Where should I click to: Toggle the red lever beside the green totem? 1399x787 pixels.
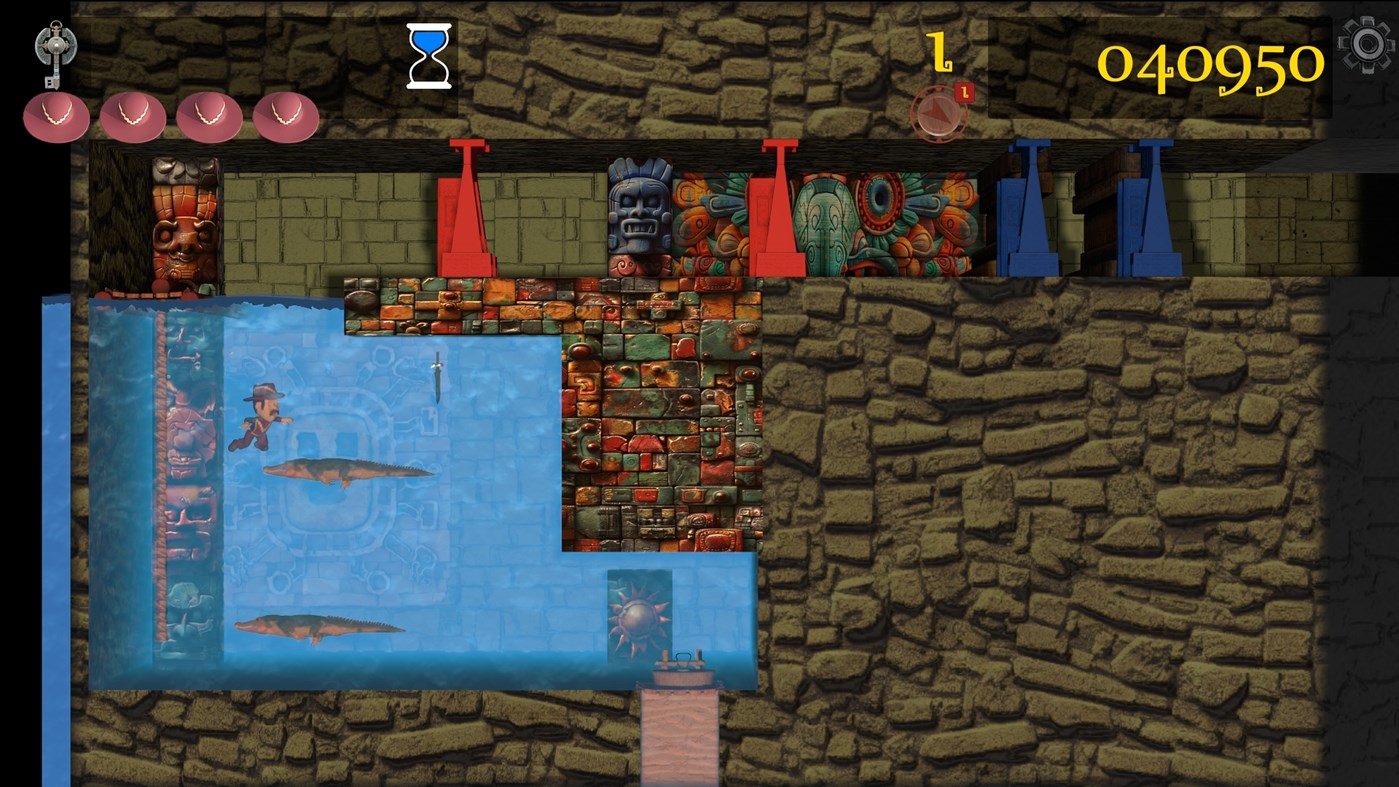pyautogui.click(x=776, y=210)
